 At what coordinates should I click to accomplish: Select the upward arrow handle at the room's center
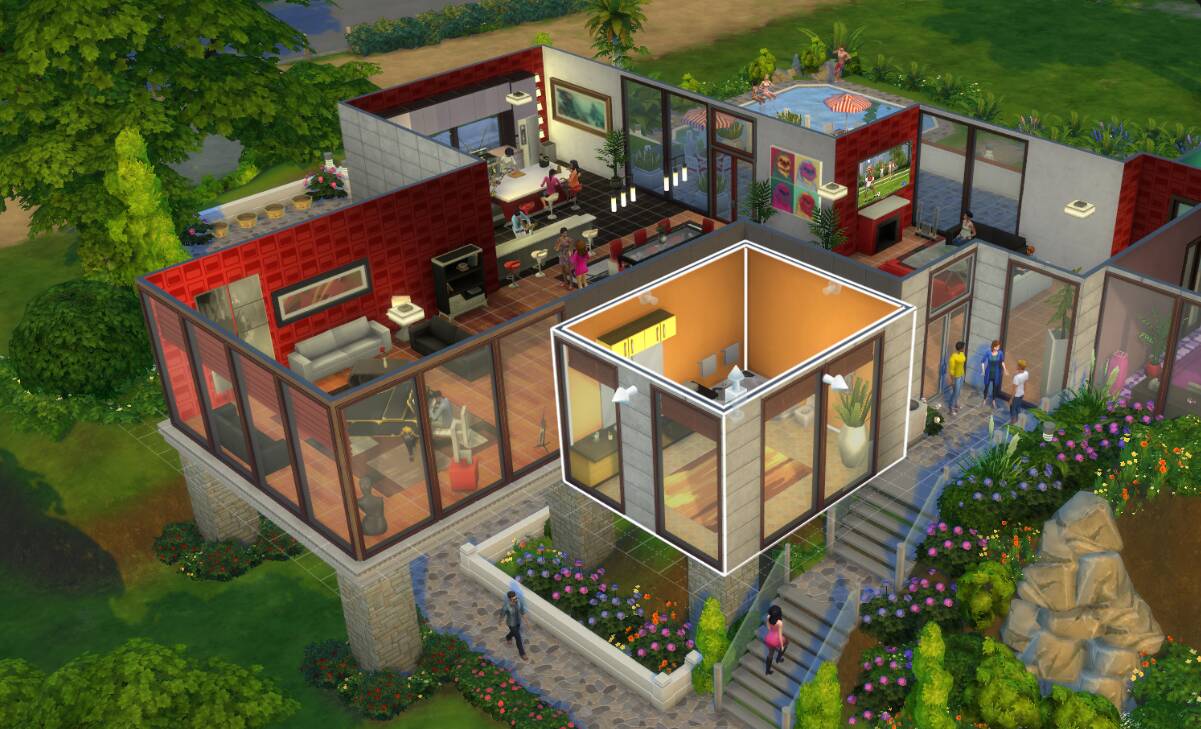click(x=737, y=379)
